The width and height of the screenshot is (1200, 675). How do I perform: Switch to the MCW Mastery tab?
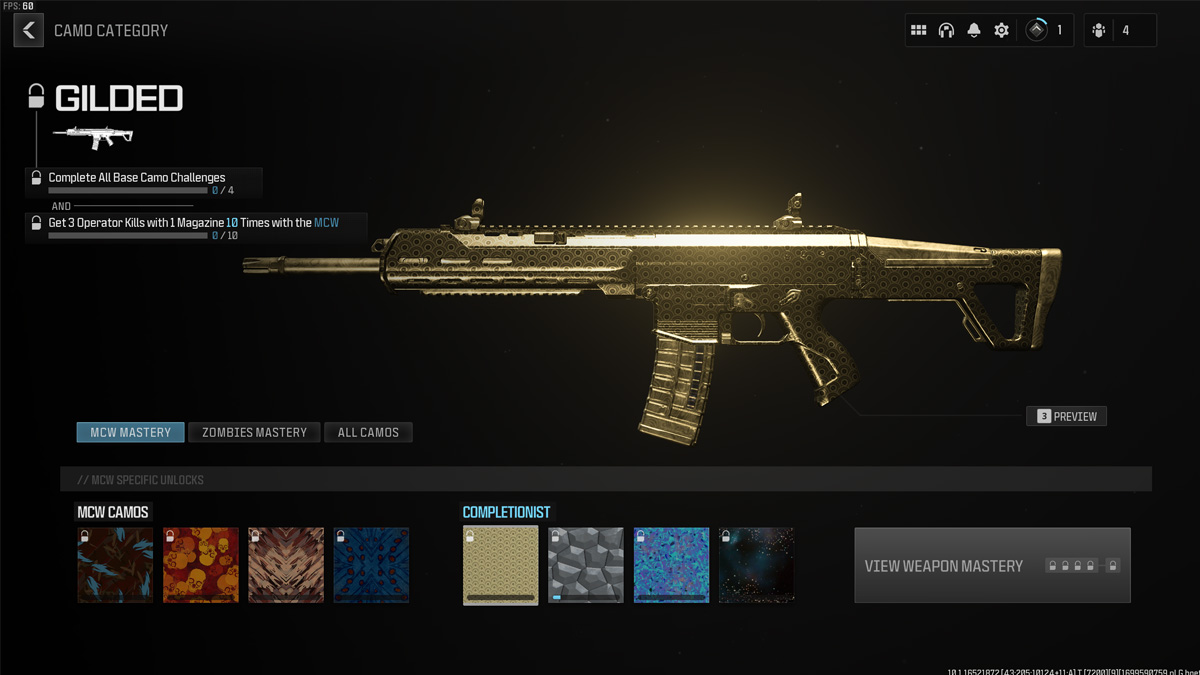click(131, 432)
